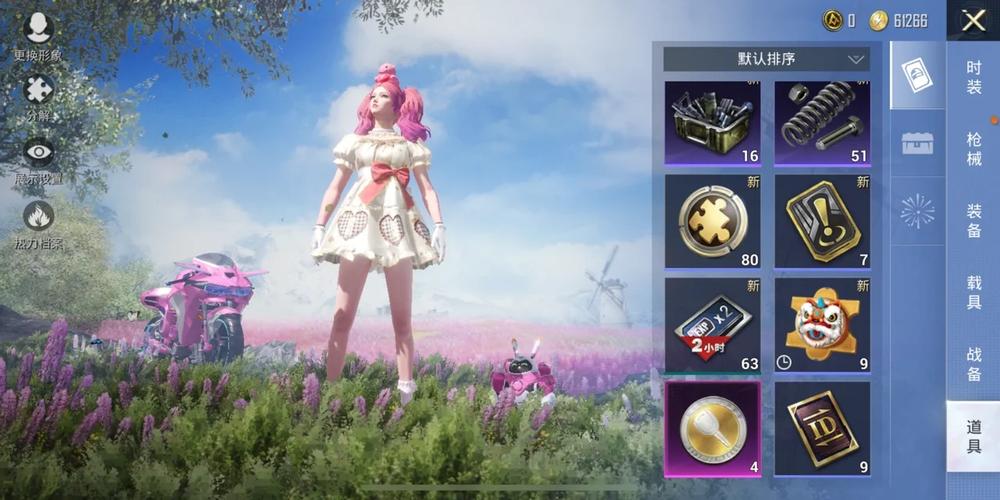
Task: Open the 默认排序 sorting dropdown
Action: pos(766,59)
